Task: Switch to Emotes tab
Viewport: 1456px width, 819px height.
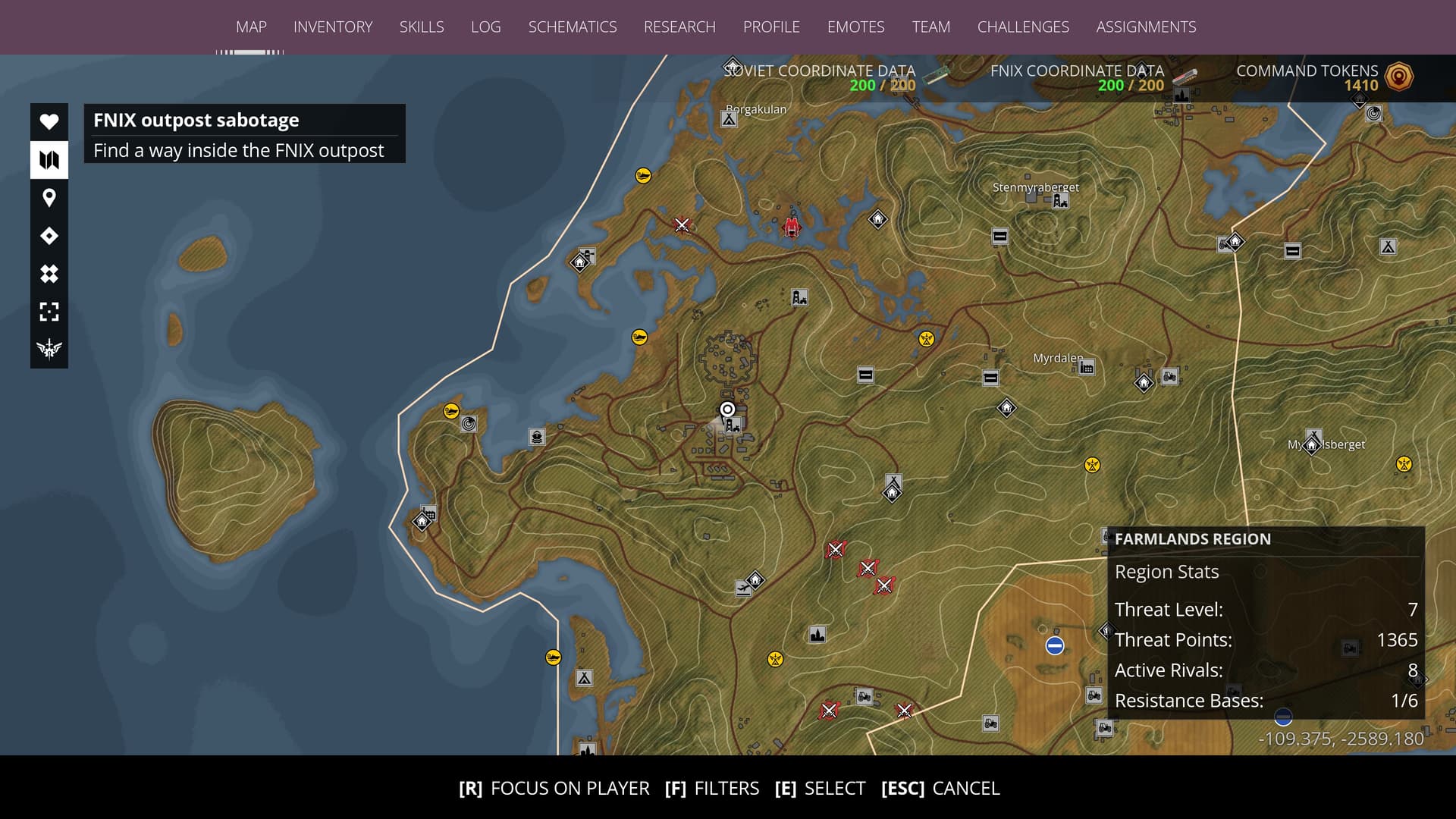Action: [x=855, y=27]
